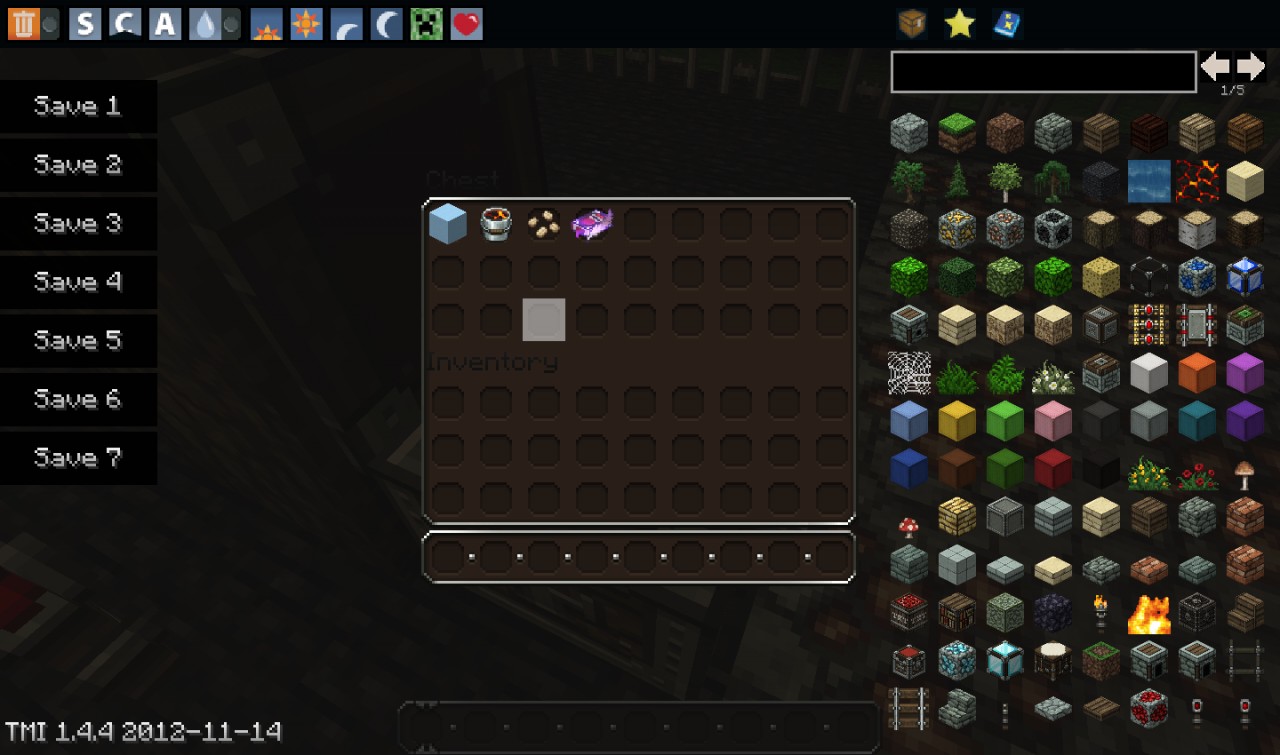Toggle rain with the water drop icon
The image size is (1280, 755).
tap(206, 24)
